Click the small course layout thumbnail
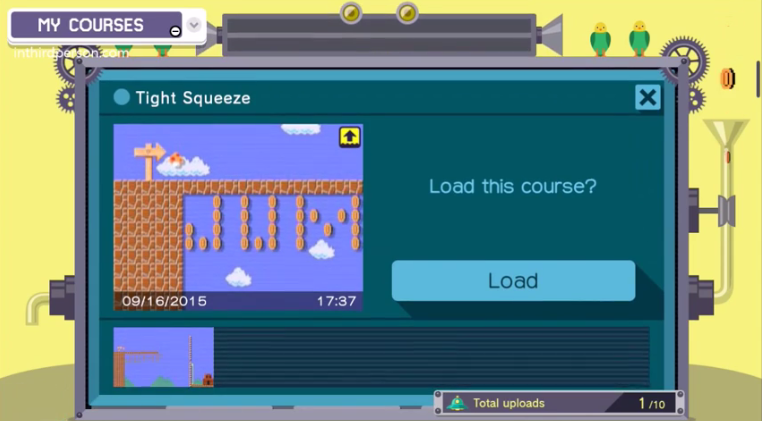 (x=163, y=357)
